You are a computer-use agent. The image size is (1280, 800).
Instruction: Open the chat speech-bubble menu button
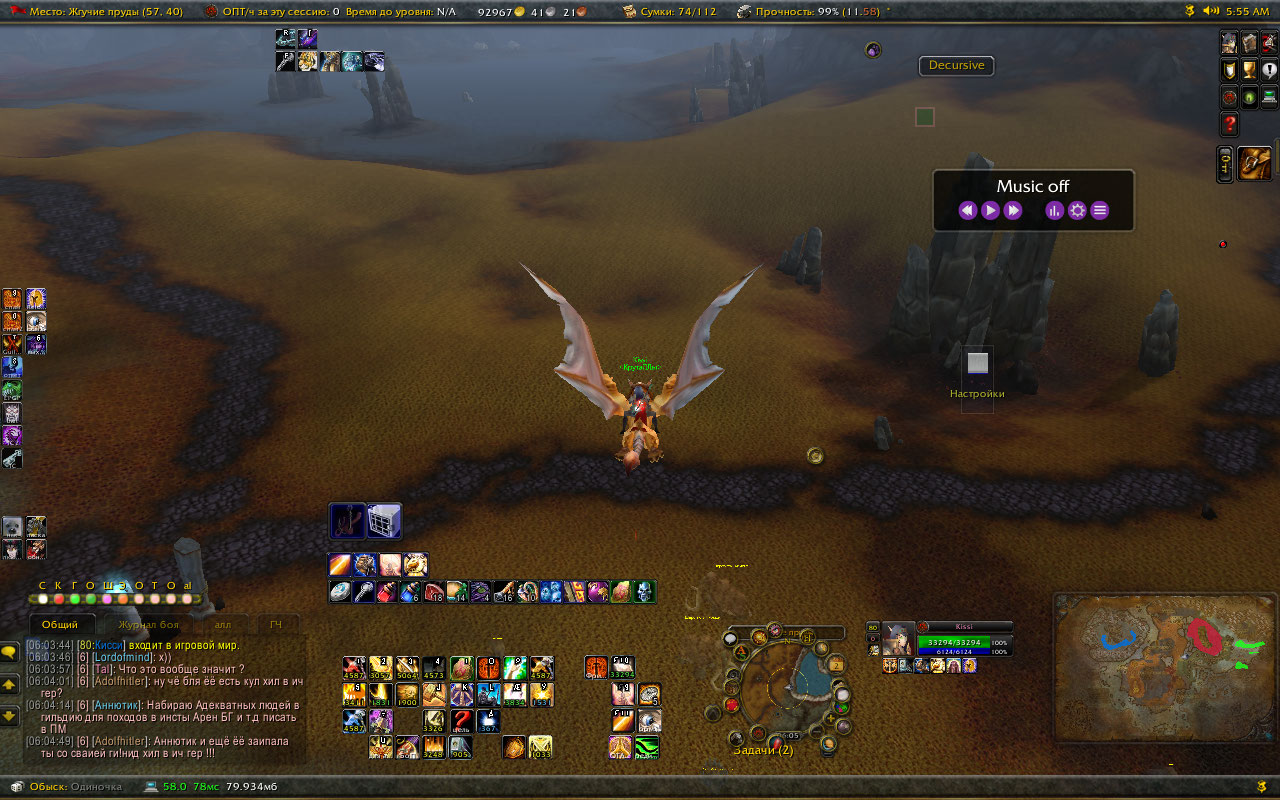10,652
